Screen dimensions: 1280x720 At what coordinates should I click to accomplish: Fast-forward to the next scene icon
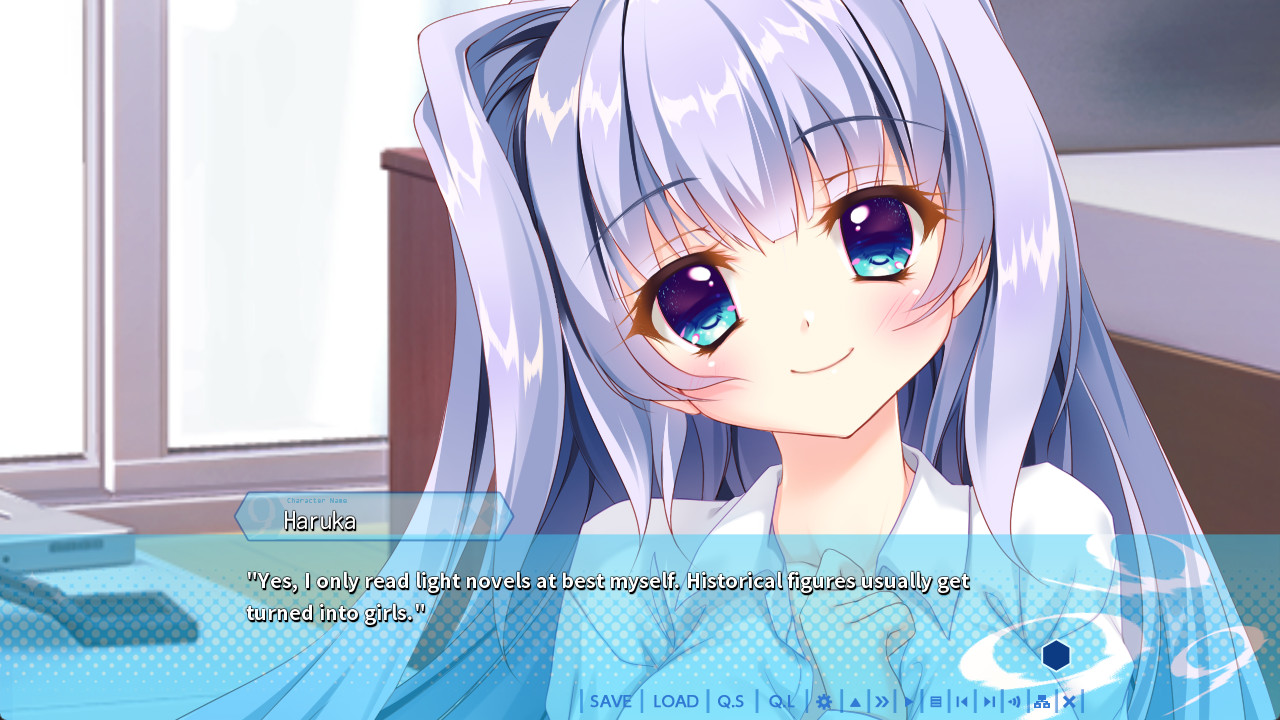(x=990, y=701)
